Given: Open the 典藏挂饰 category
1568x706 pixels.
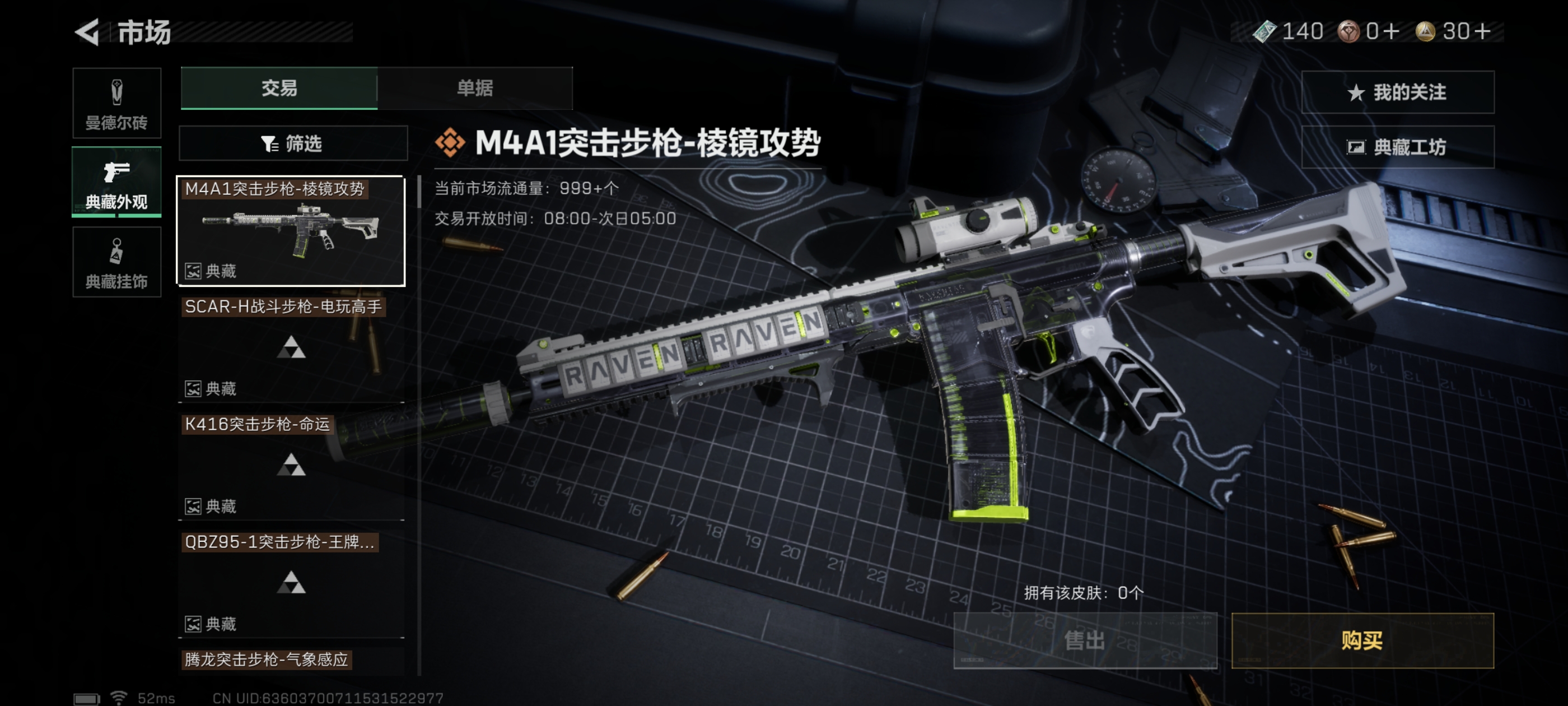Looking at the screenshot, I should [116, 262].
